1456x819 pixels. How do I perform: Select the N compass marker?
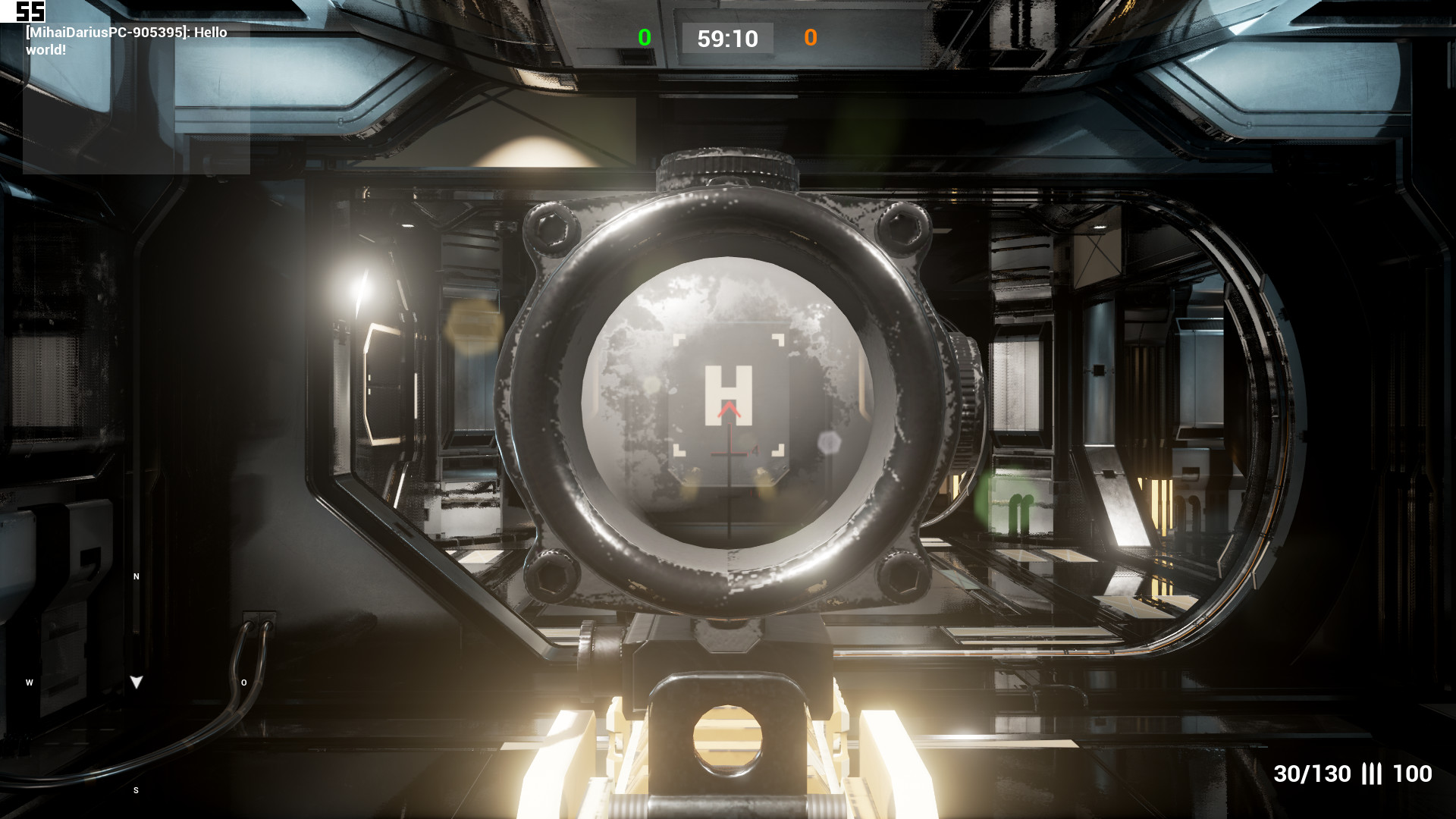point(135,577)
